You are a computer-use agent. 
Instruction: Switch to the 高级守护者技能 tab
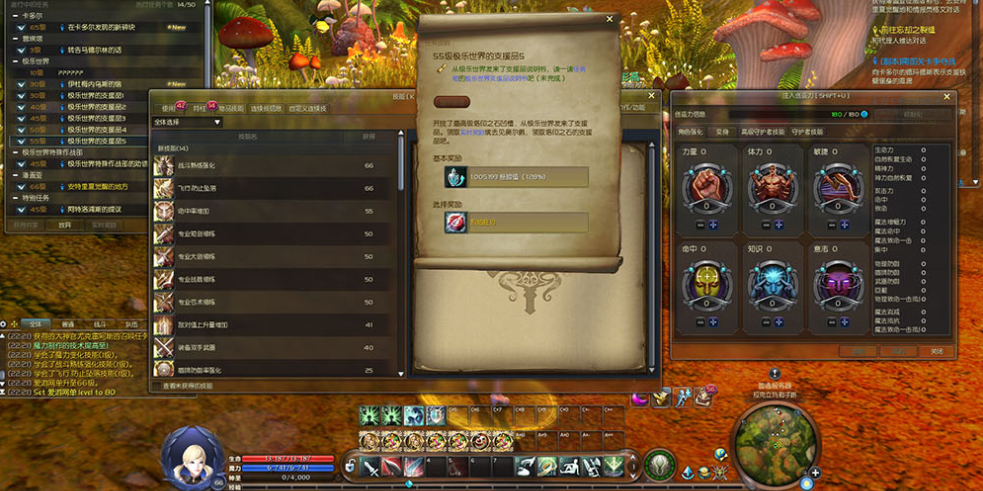[x=763, y=131]
